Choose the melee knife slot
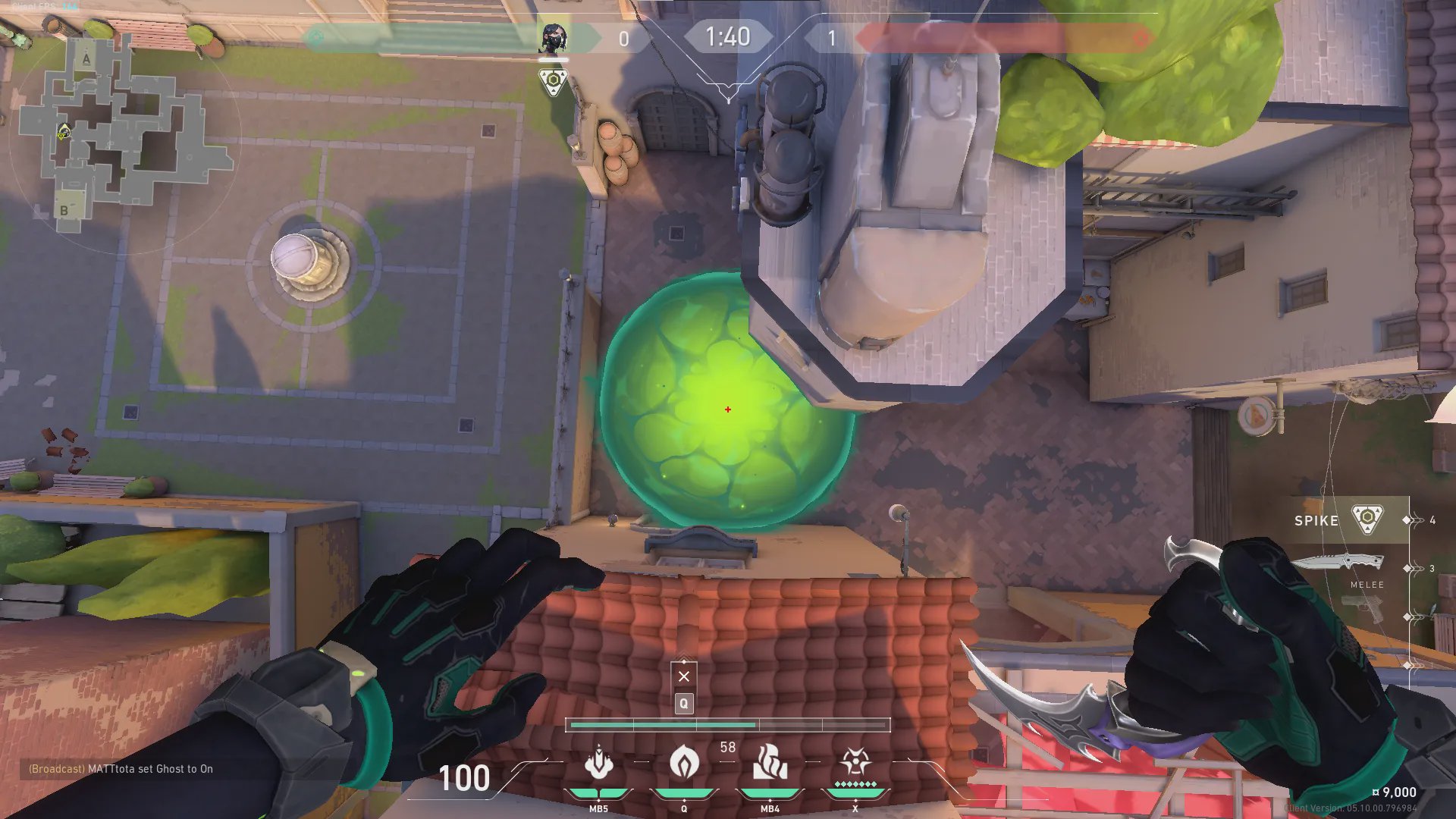 tap(1338, 565)
